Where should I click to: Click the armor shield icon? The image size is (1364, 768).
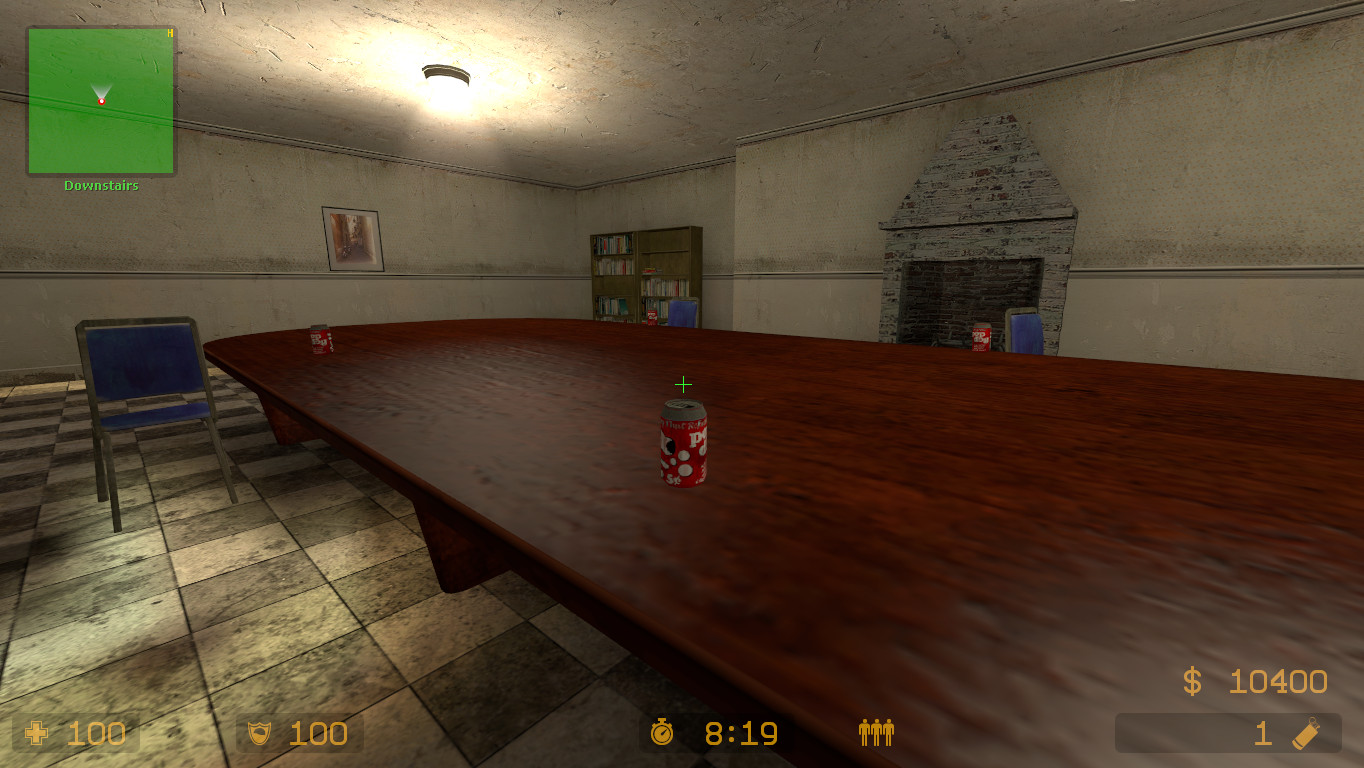pos(259,733)
